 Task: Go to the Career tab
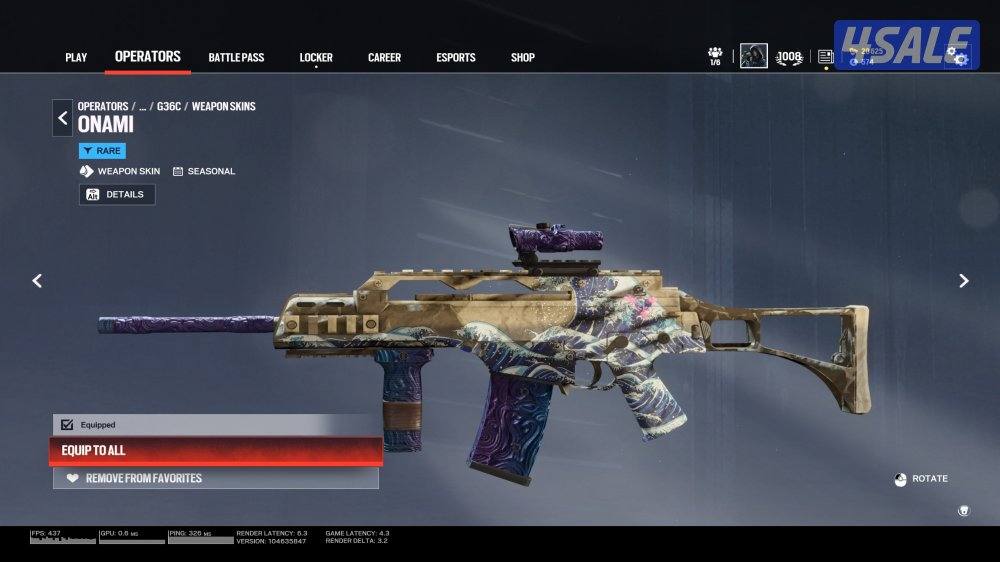(384, 57)
